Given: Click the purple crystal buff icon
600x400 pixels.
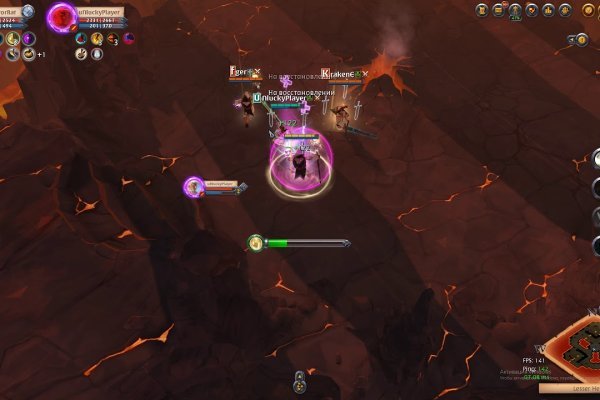Looking at the screenshot, I should 29,39.
